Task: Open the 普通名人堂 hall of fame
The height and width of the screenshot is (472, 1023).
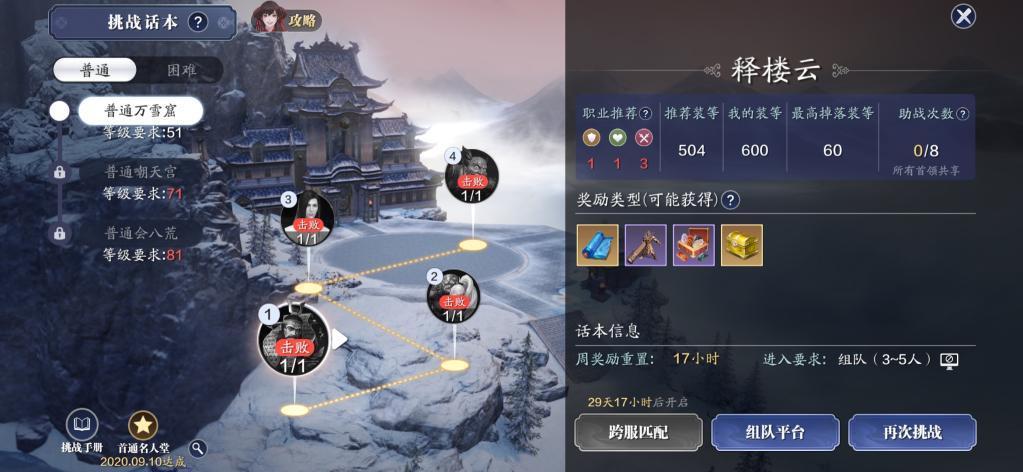Action: [x=143, y=428]
